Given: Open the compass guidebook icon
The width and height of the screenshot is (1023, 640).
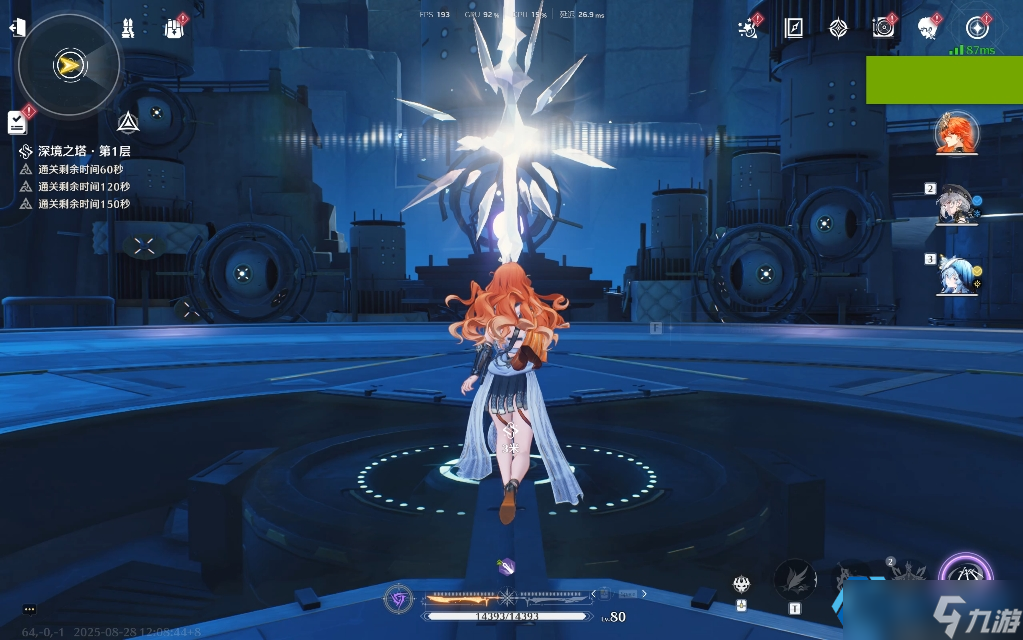Looking at the screenshot, I should (x=794, y=28).
